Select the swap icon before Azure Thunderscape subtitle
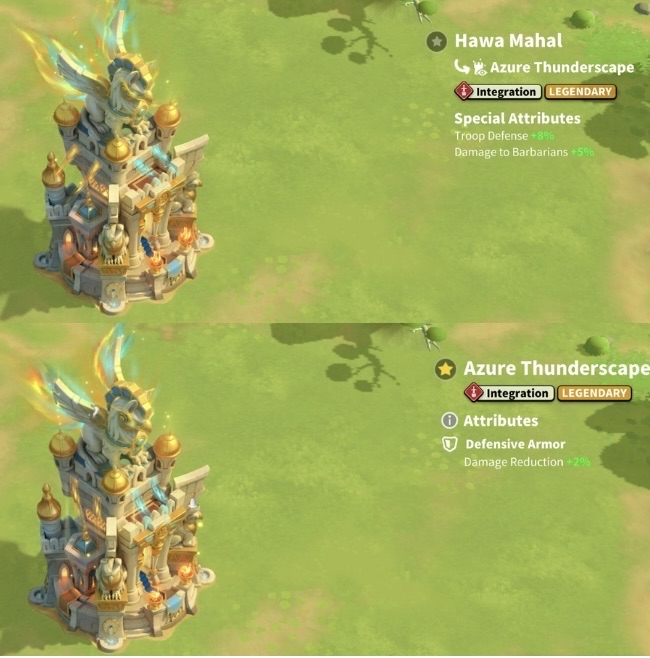This screenshot has height=658, width=650. coord(462,67)
